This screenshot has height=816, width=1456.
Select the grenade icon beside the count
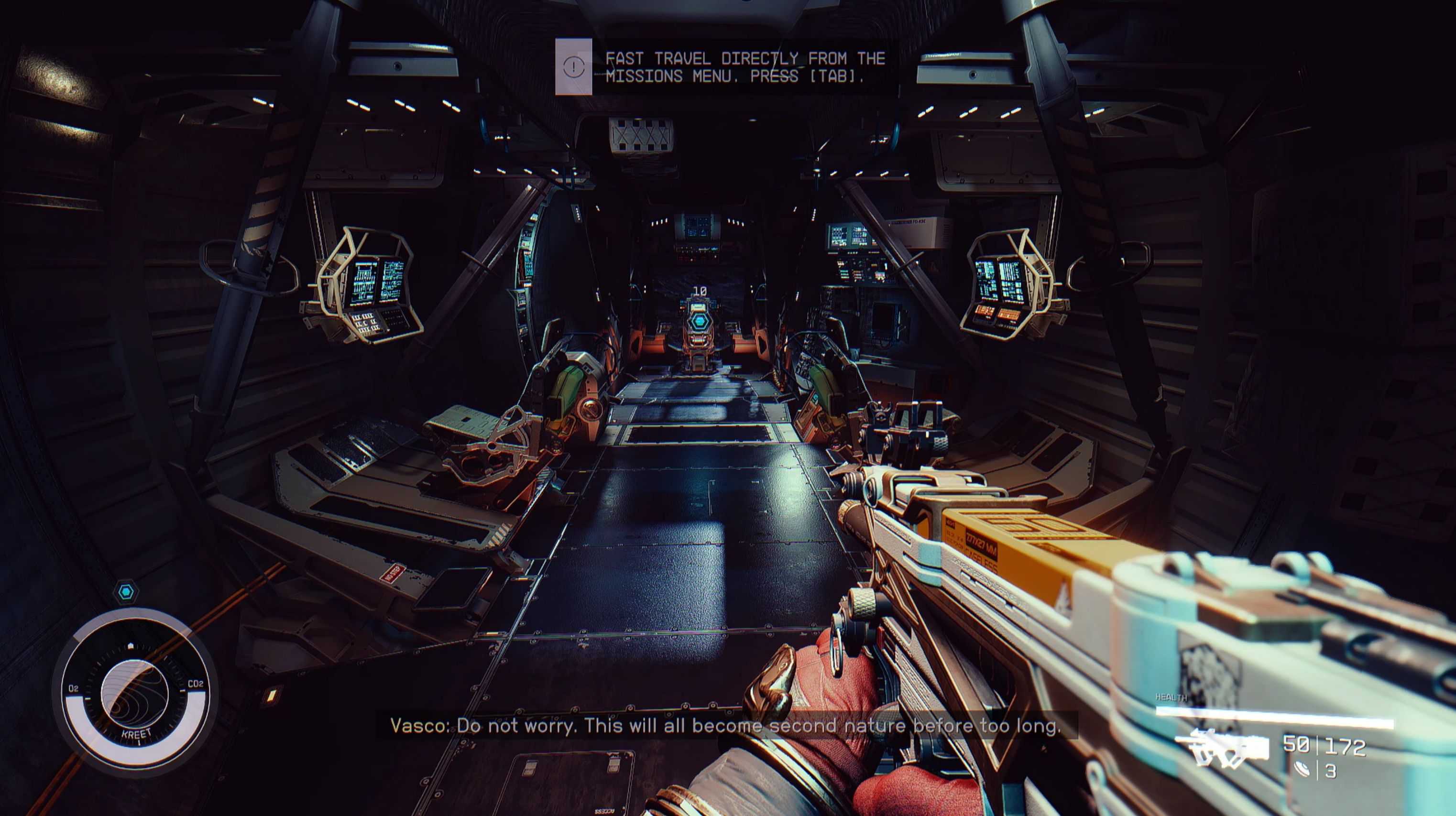[1302, 770]
